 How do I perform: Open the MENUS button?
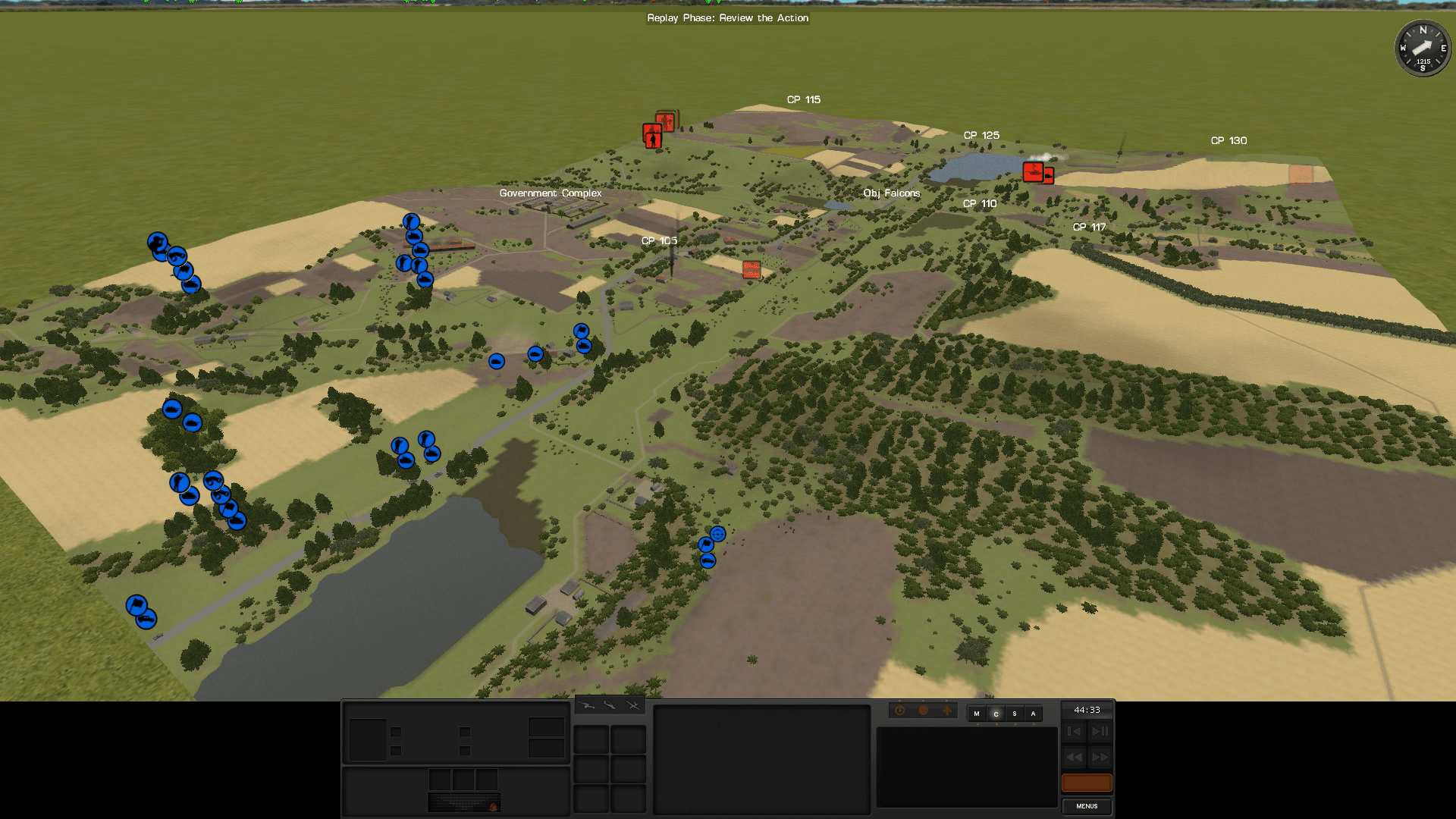[x=1087, y=806]
